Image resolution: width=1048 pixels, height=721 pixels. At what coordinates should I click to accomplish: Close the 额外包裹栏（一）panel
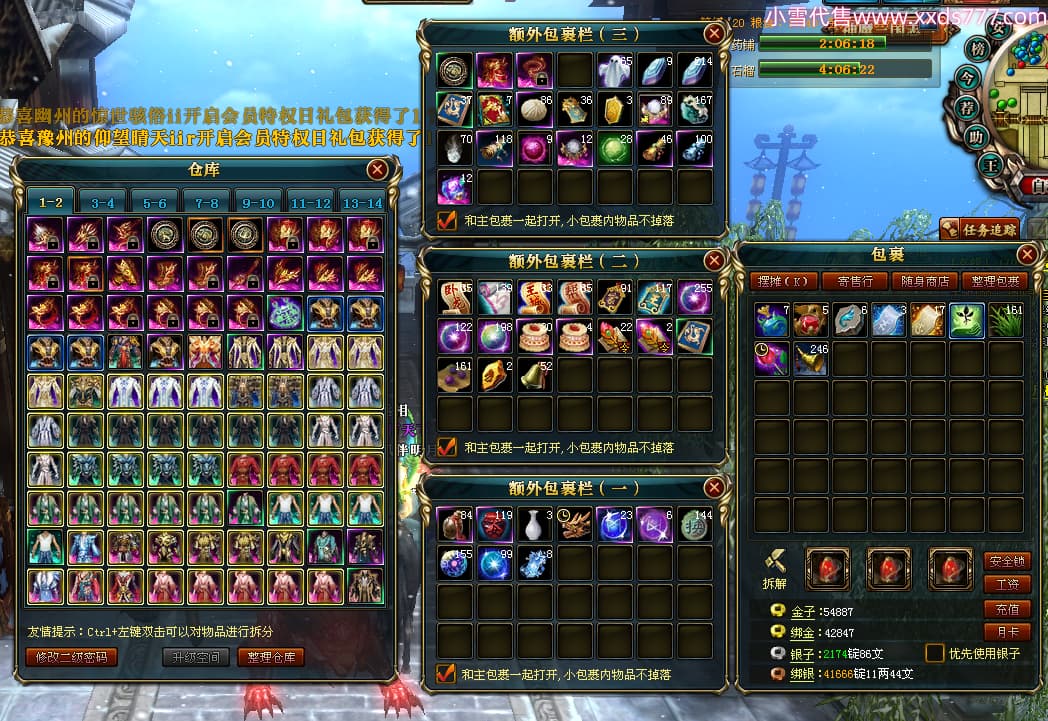(x=714, y=488)
